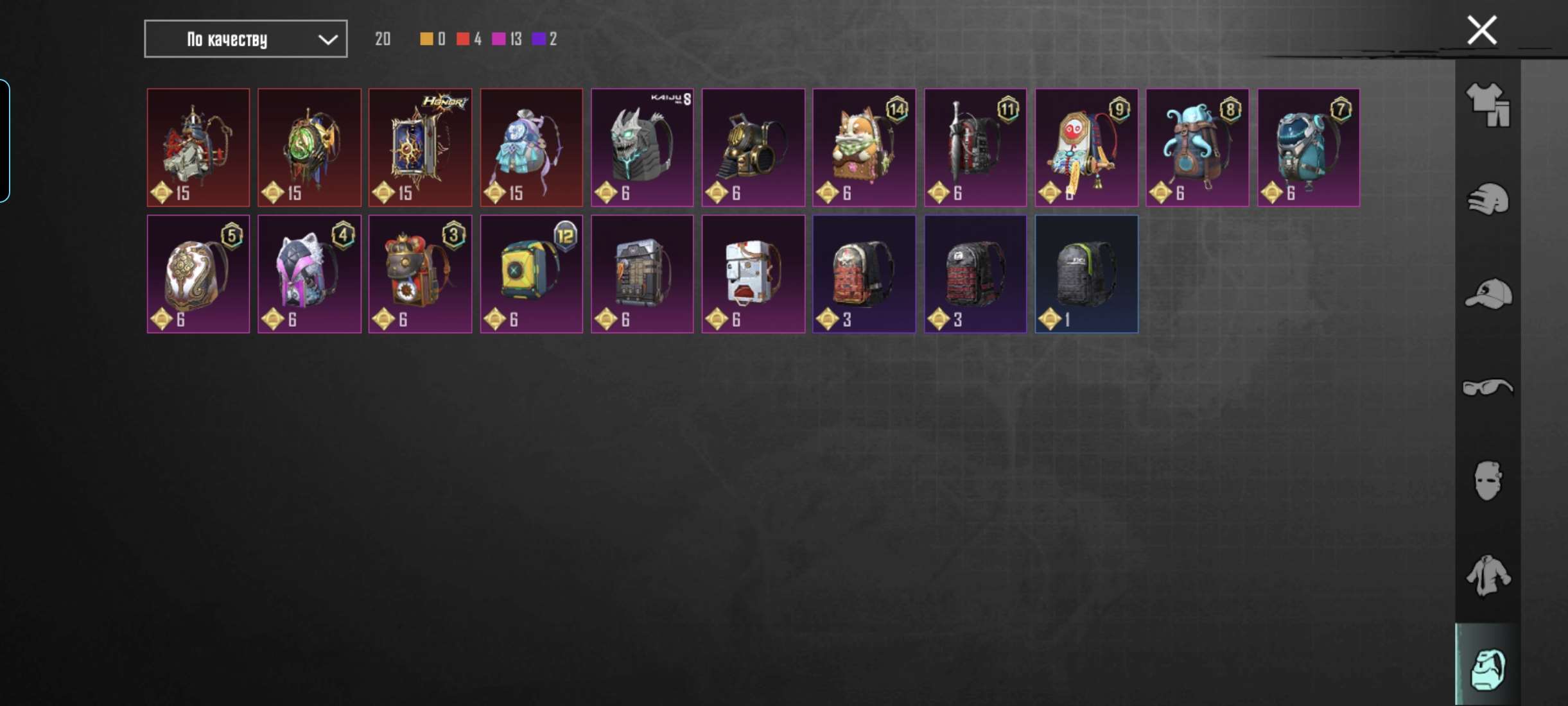Switch to the outfit sets tab

coord(1488,105)
